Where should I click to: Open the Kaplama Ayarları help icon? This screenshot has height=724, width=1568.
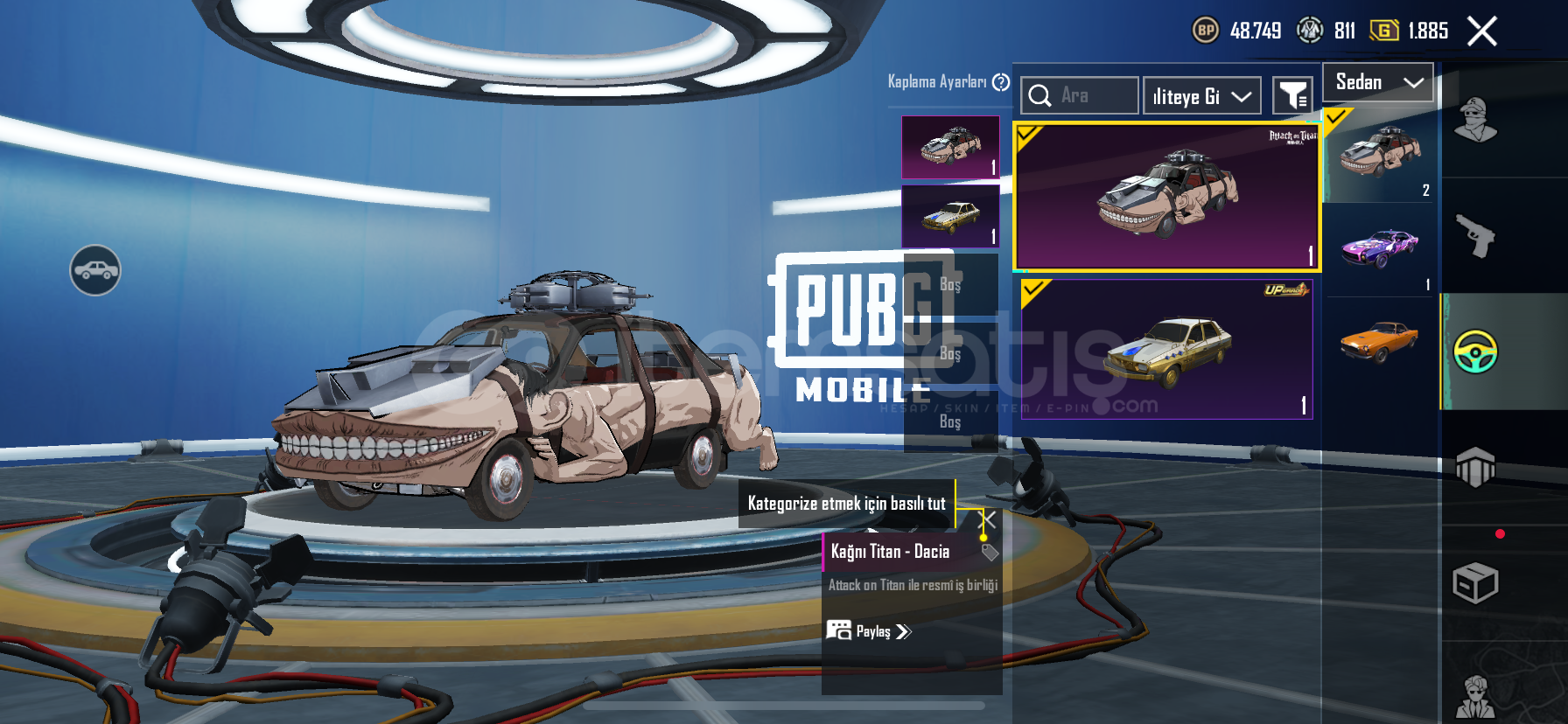[1001, 82]
